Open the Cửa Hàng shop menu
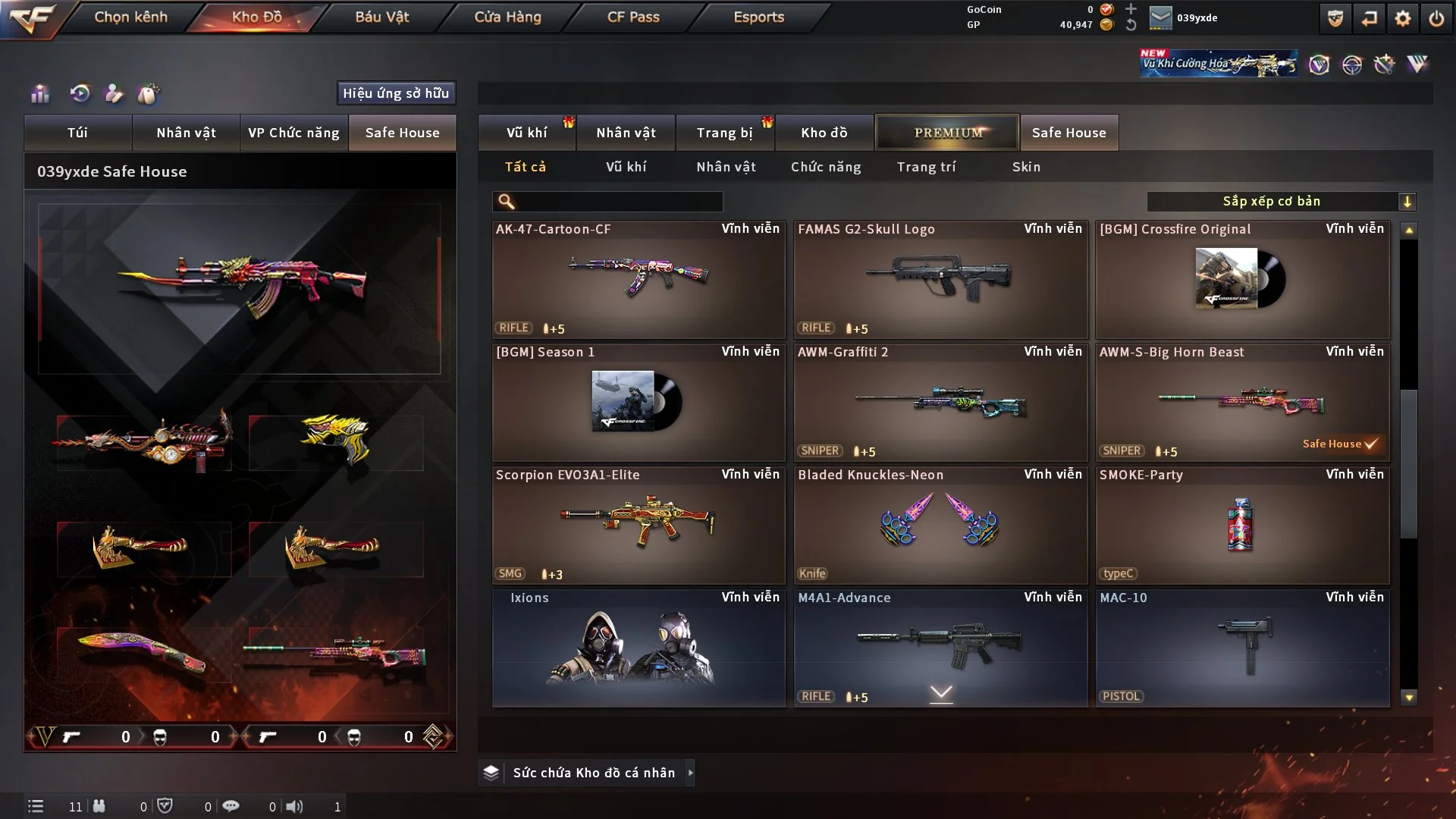Viewport: 1456px width, 819px height. pos(507,17)
